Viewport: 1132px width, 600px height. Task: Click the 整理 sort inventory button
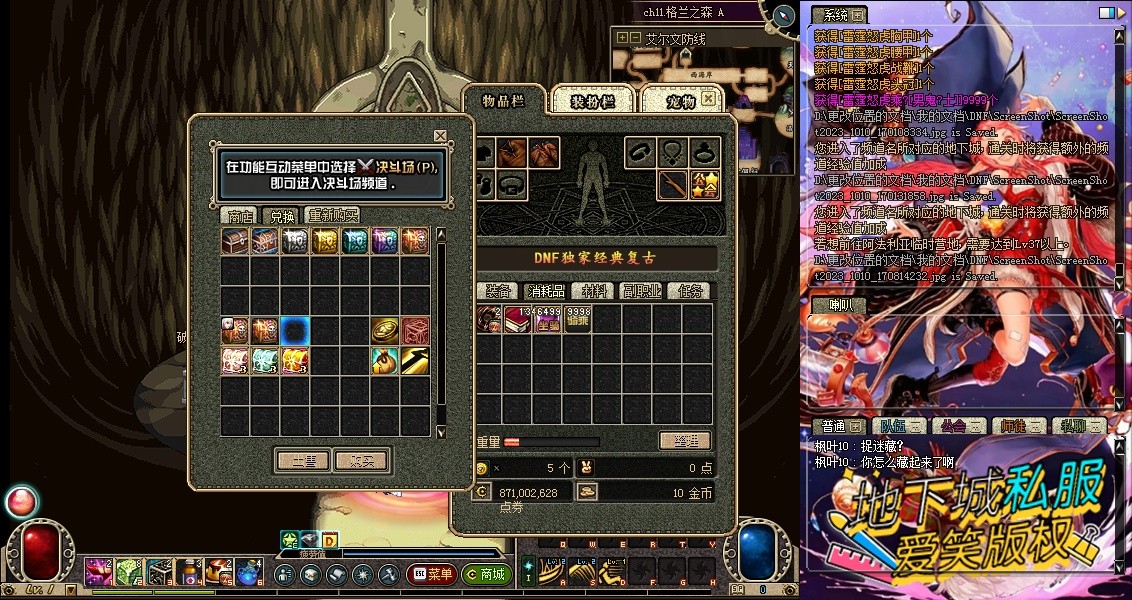coord(684,441)
